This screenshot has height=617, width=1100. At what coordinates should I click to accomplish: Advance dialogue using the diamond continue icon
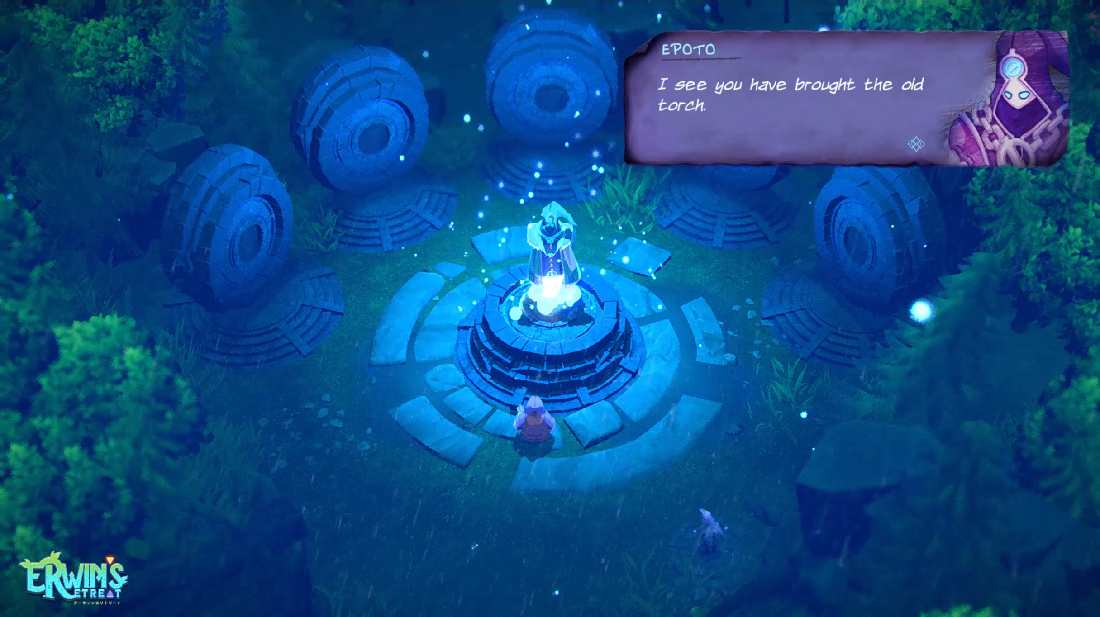pyautogui.click(x=915, y=144)
